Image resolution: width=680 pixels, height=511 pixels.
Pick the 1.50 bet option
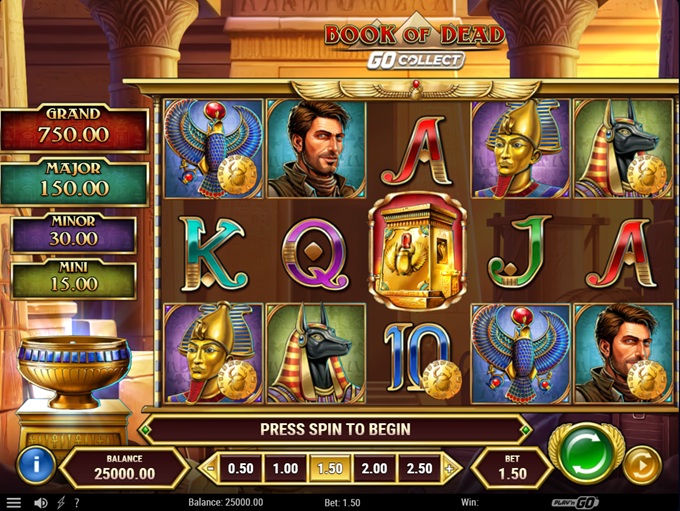pyautogui.click(x=332, y=468)
